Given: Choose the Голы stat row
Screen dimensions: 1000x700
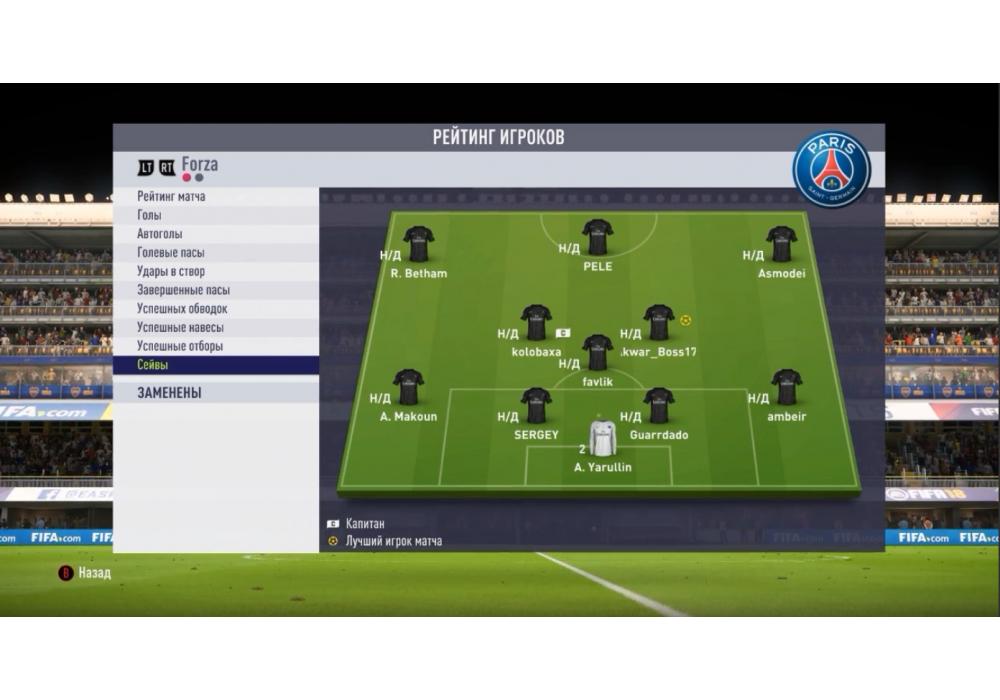Looking at the screenshot, I should tap(149, 215).
